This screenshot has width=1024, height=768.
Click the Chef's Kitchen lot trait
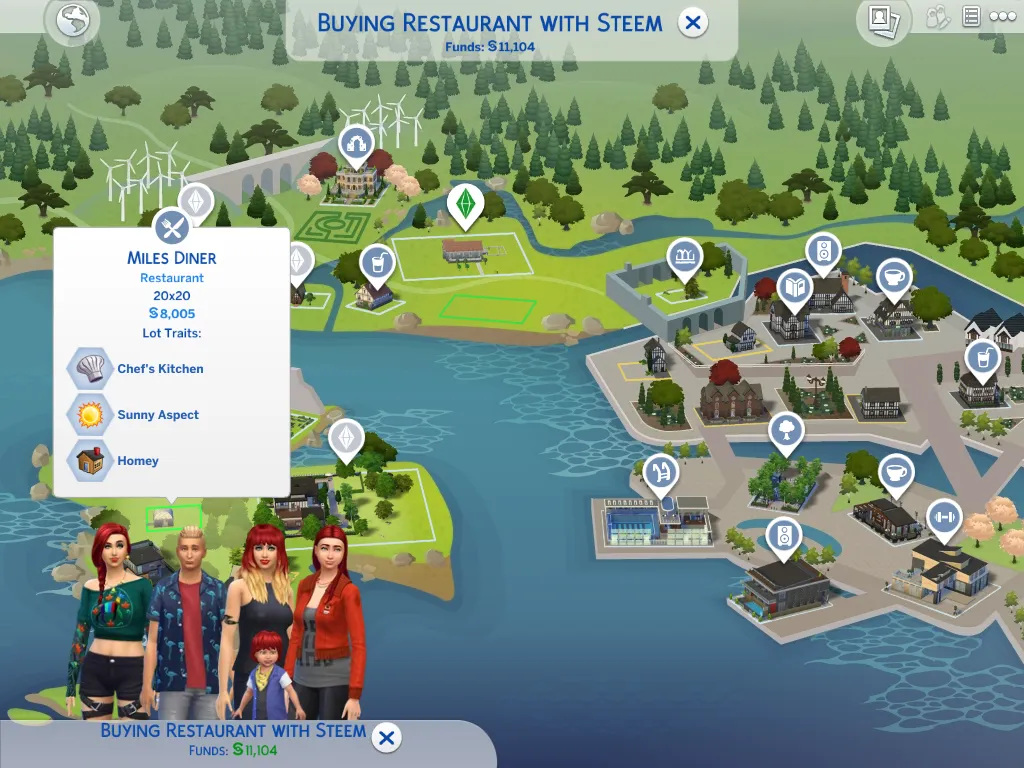[89, 369]
